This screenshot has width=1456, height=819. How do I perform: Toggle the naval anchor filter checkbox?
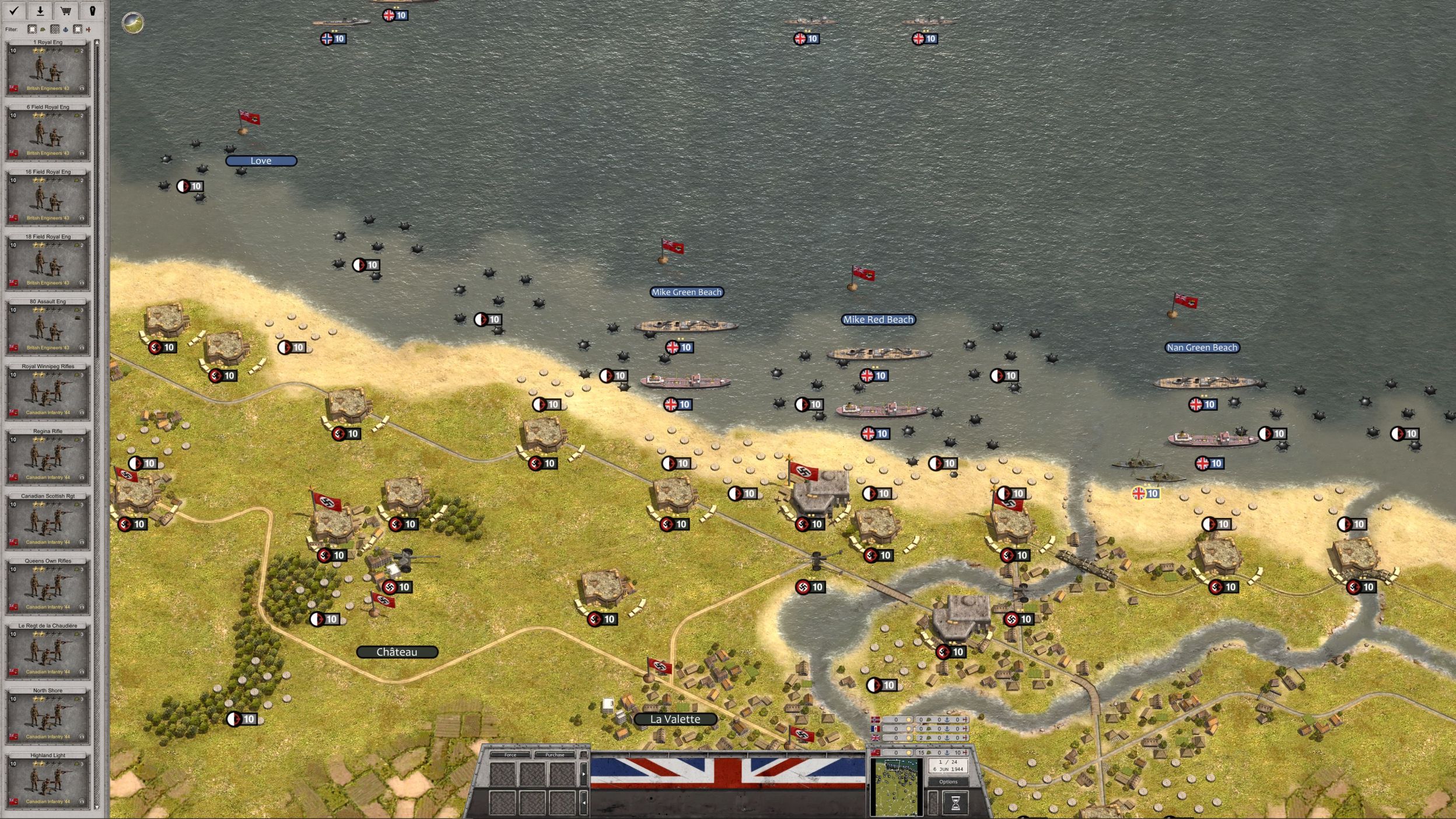click(55, 29)
